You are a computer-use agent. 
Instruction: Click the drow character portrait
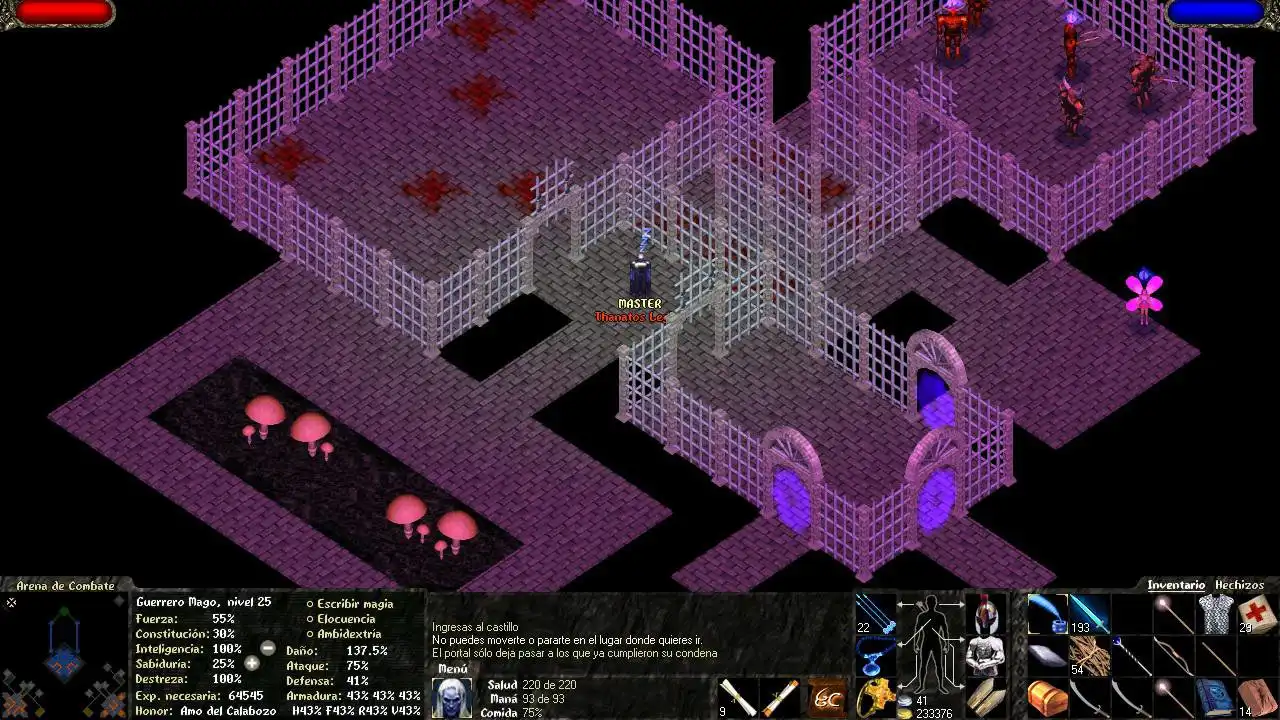(451, 698)
